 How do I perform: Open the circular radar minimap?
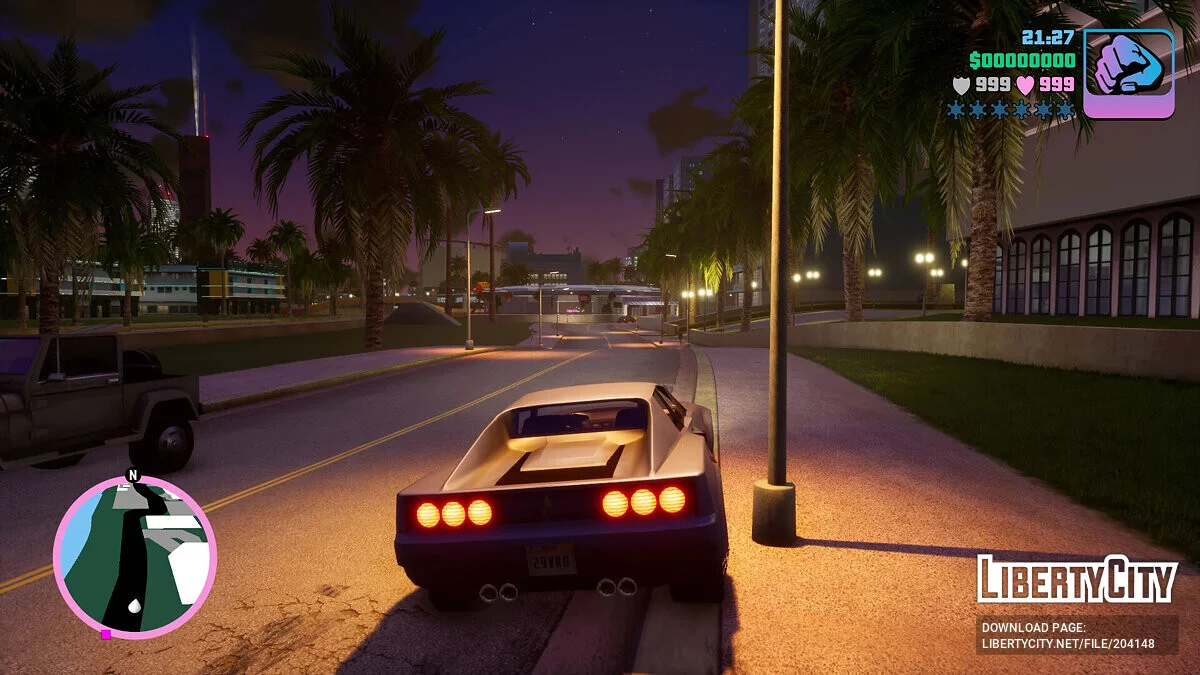coord(134,556)
